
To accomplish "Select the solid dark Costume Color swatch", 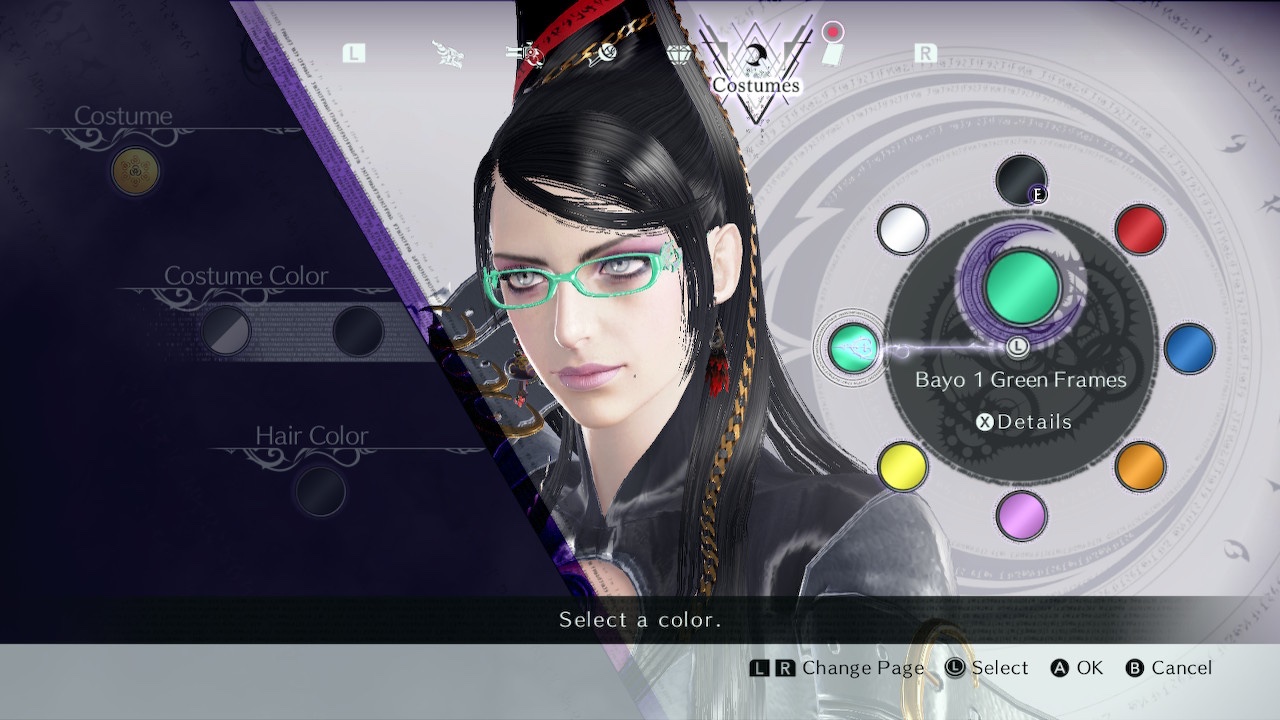I will (x=357, y=331).
